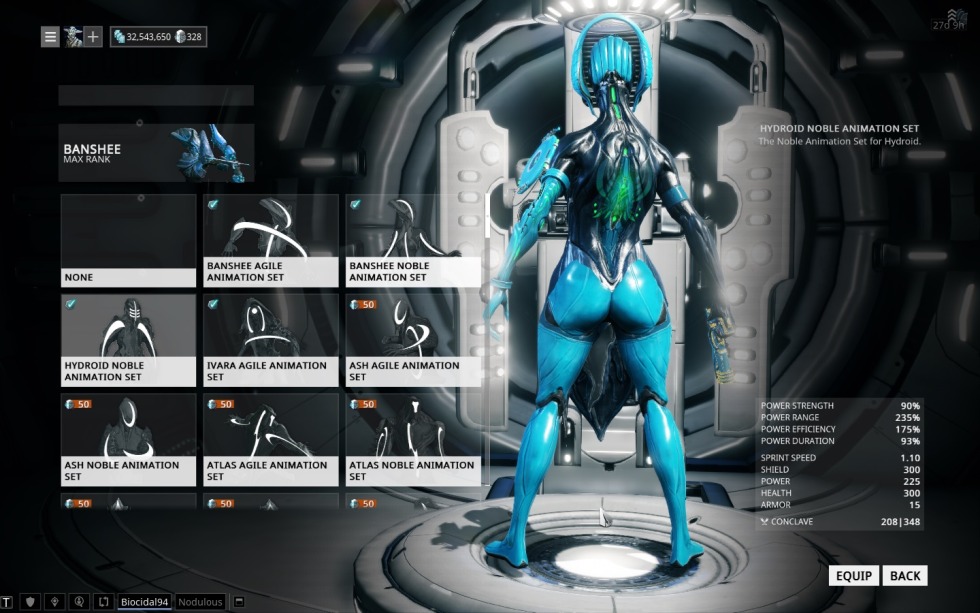Choose Banshee Noble Animation Set
The image size is (980, 613).
[412, 241]
